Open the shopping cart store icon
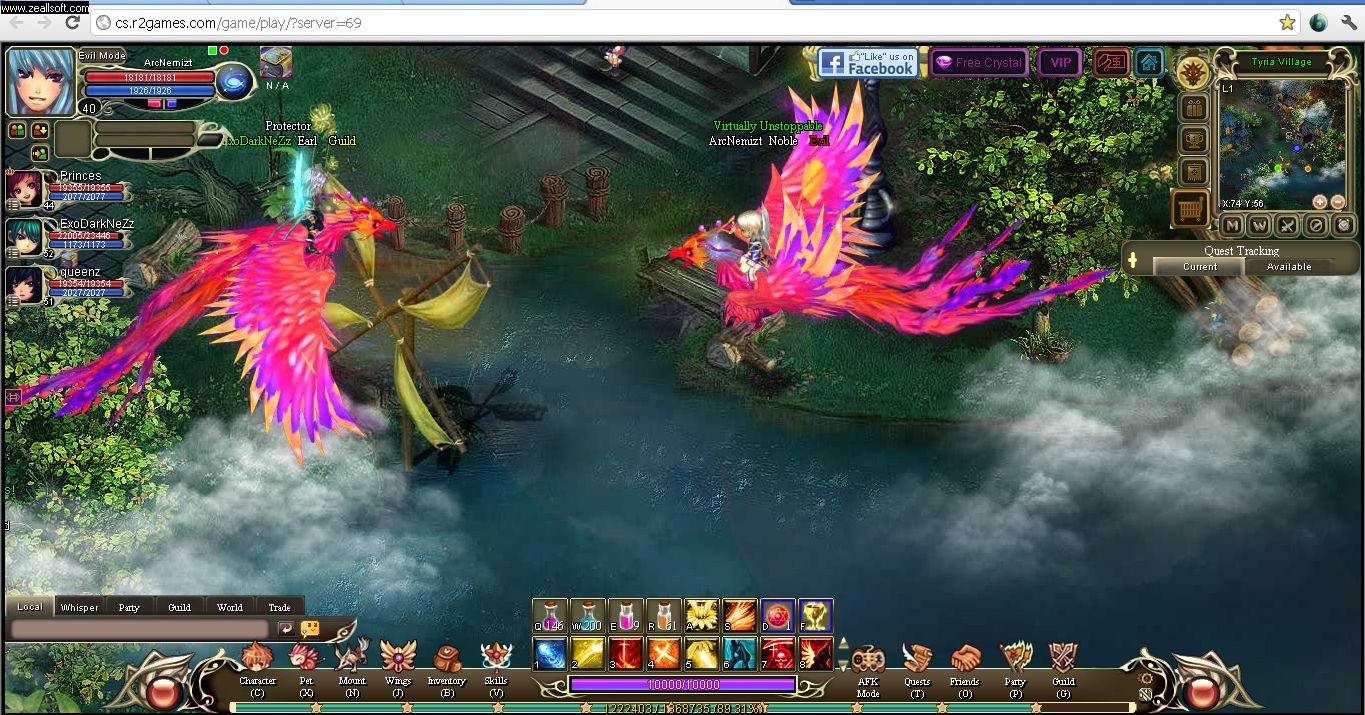Screen dimensions: 1365x715 [1191, 209]
